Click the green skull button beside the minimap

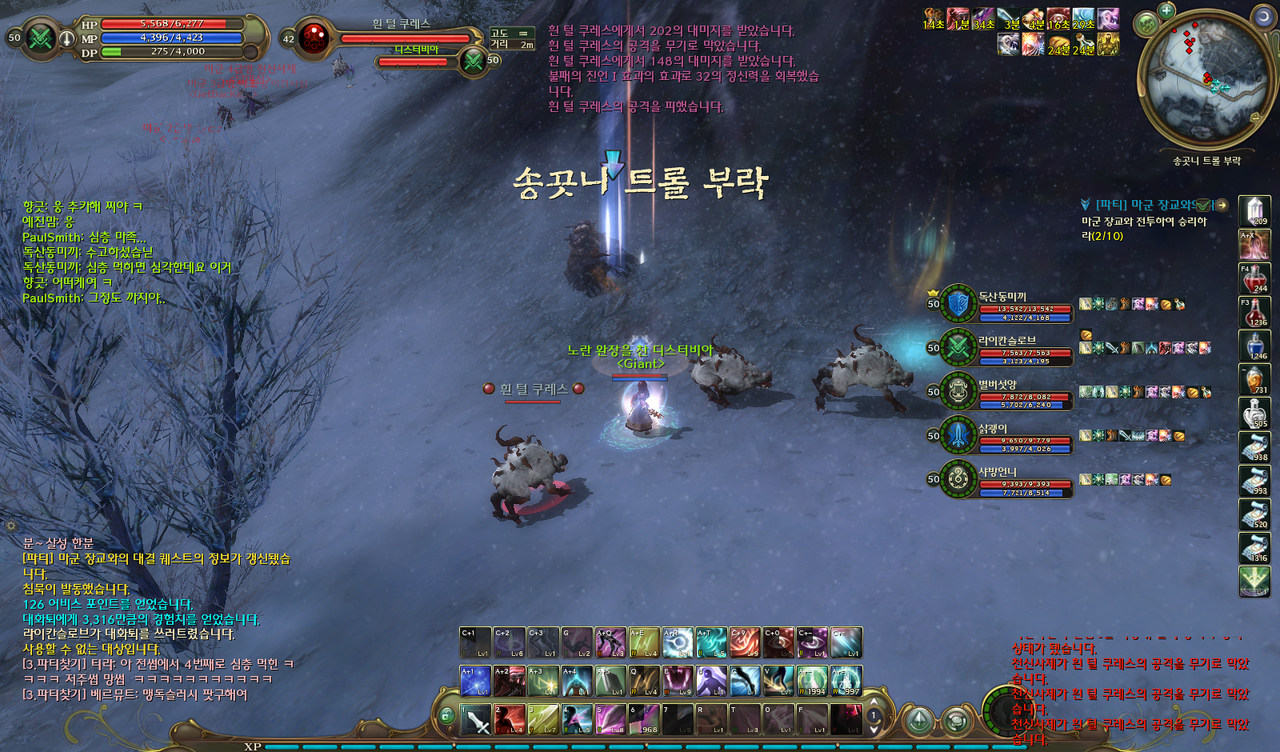point(1146,23)
